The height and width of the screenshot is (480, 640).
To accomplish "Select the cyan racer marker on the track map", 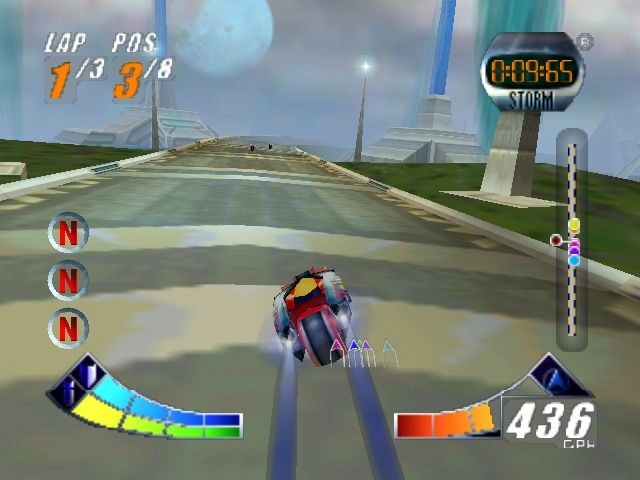I will (574, 260).
